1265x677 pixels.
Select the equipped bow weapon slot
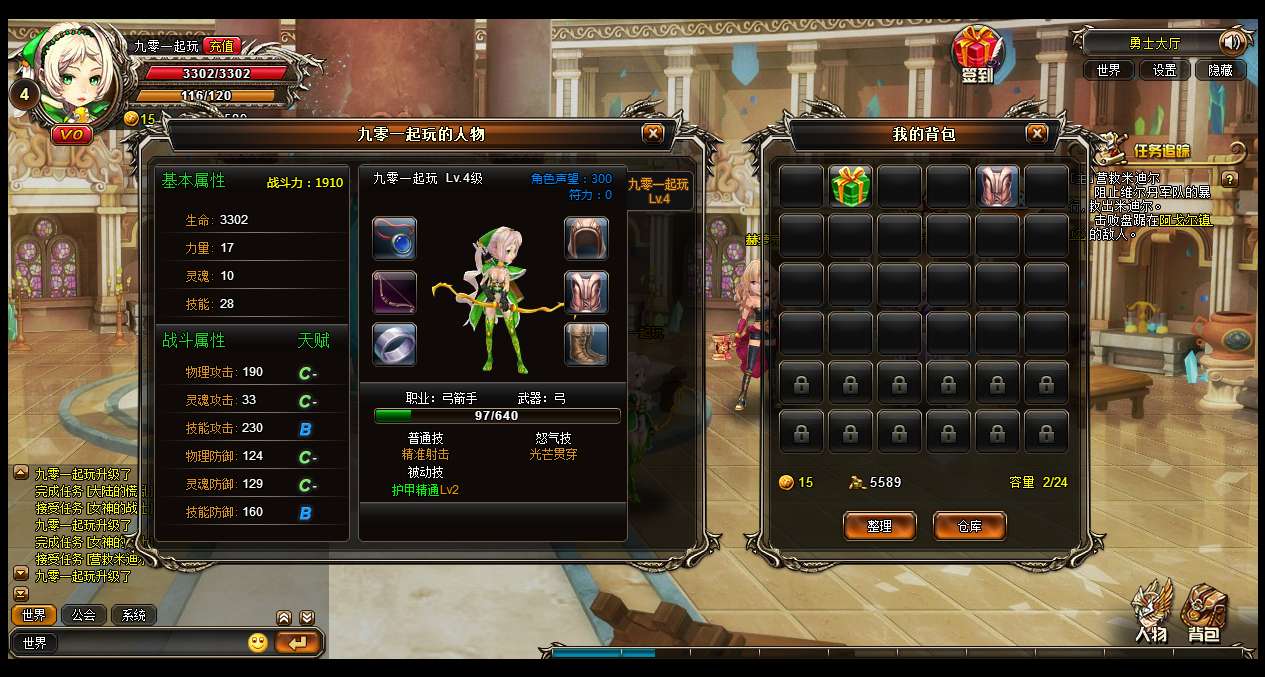pos(395,292)
